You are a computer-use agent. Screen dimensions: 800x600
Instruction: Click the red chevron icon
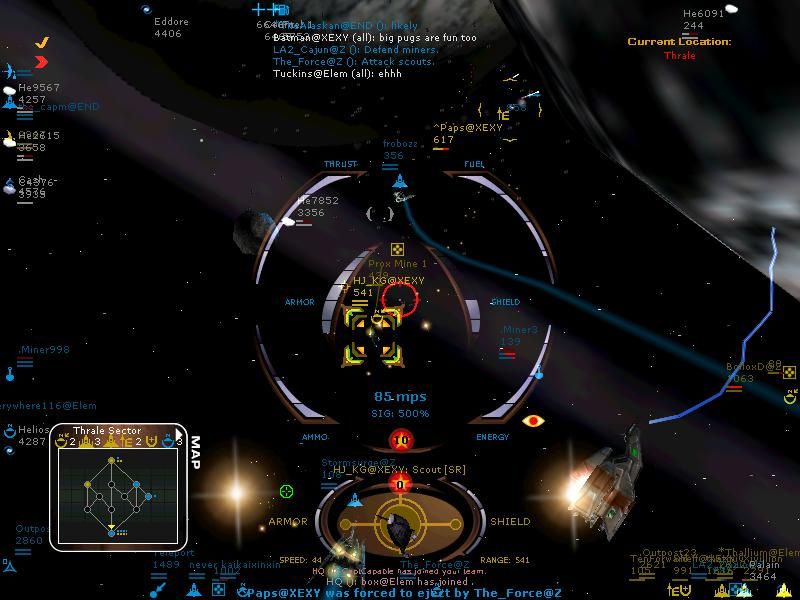[x=41, y=62]
